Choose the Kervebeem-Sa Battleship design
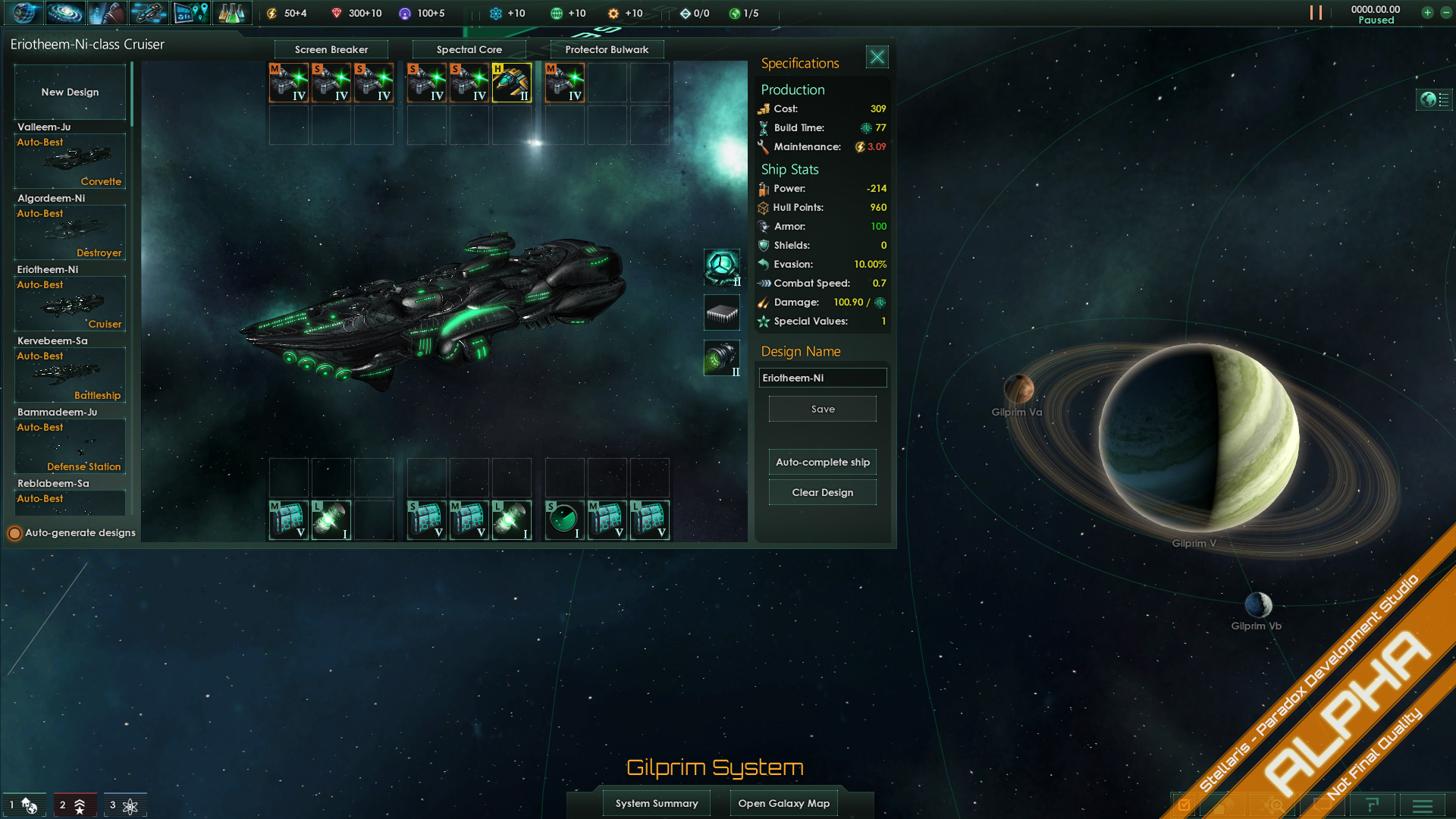Screen dimensions: 1456x819 pyautogui.click(x=70, y=375)
